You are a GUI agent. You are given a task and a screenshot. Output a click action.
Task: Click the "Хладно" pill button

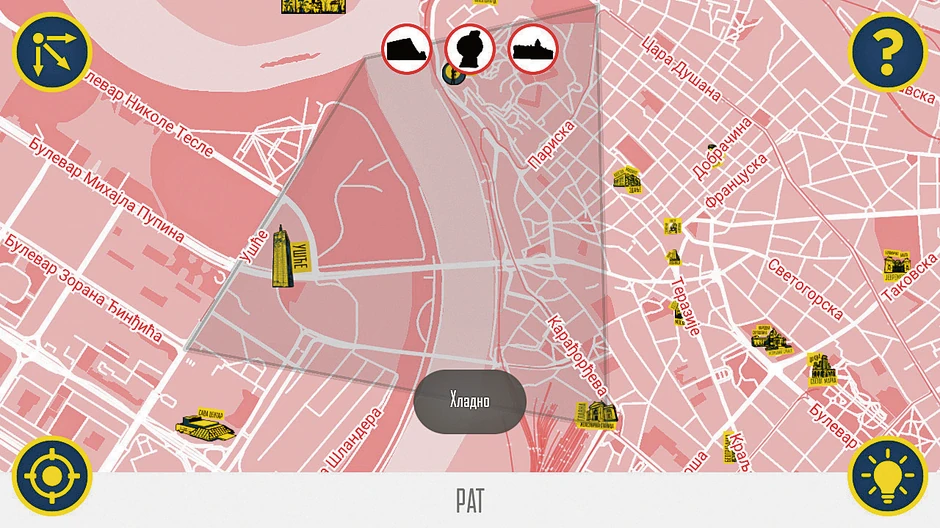coord(470,401)
